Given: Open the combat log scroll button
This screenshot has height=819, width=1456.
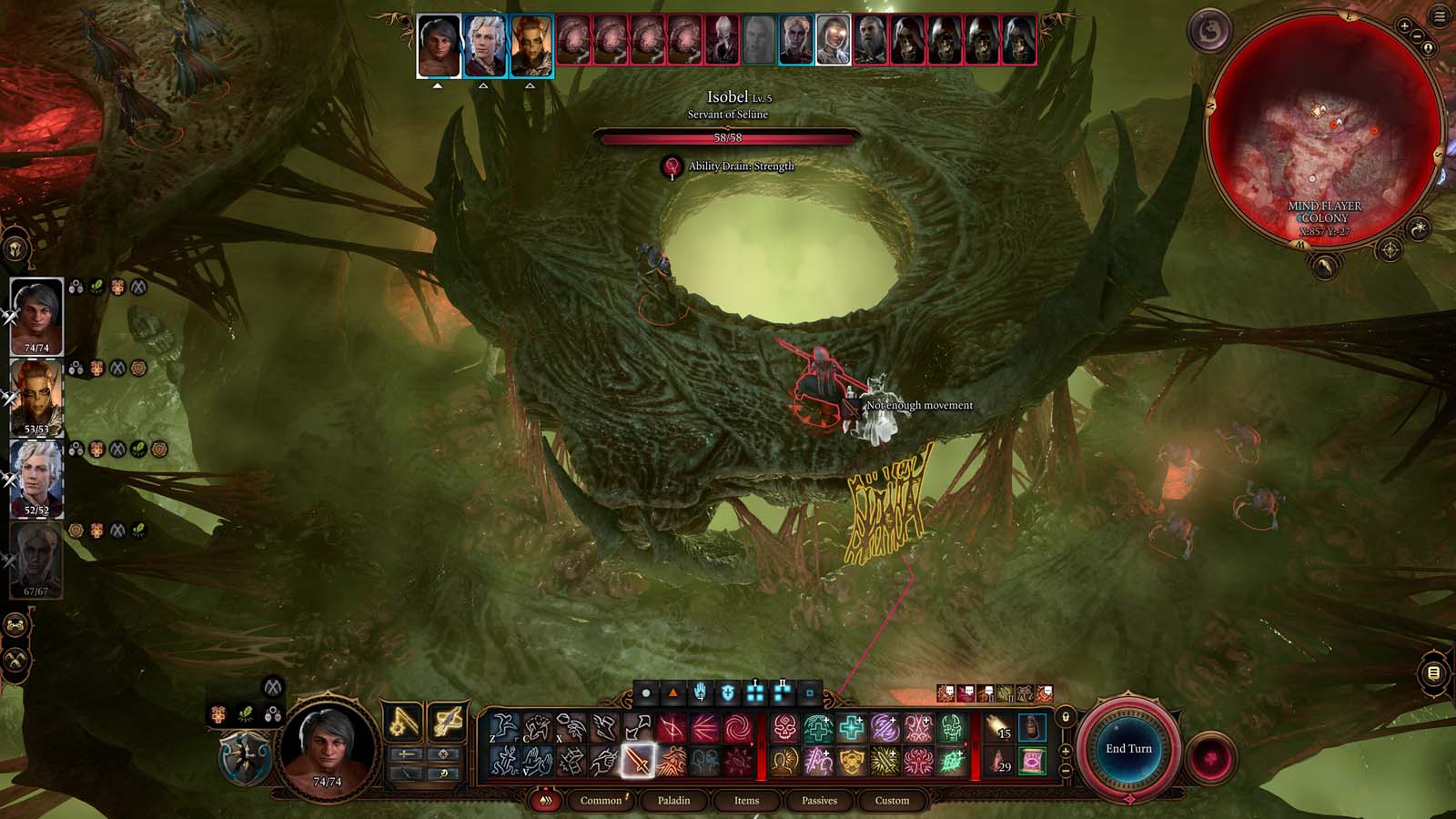Looking at the screenshot, I should click(1433, 673).
